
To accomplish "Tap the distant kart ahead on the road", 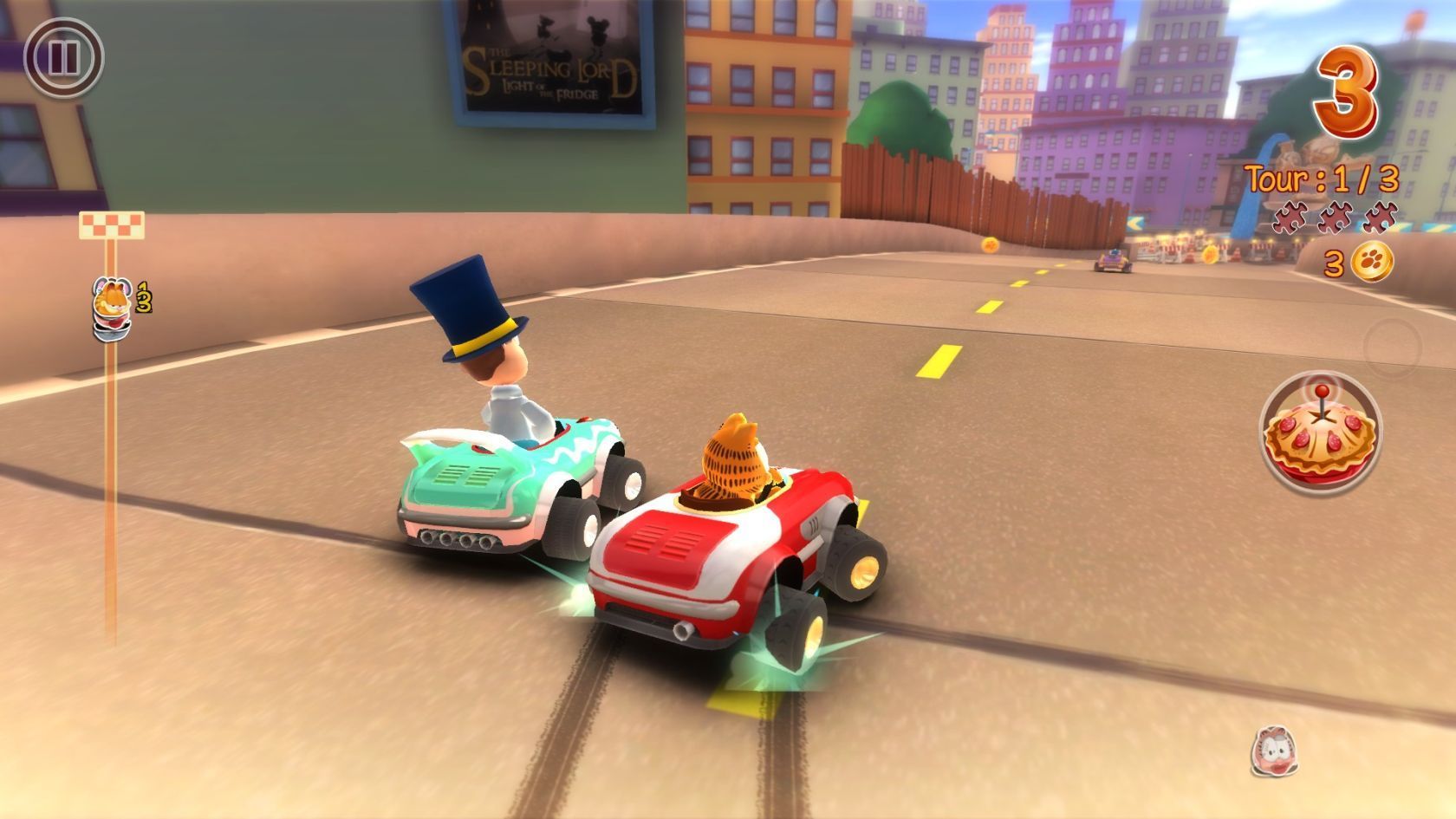I will (x=1111, y=258).
